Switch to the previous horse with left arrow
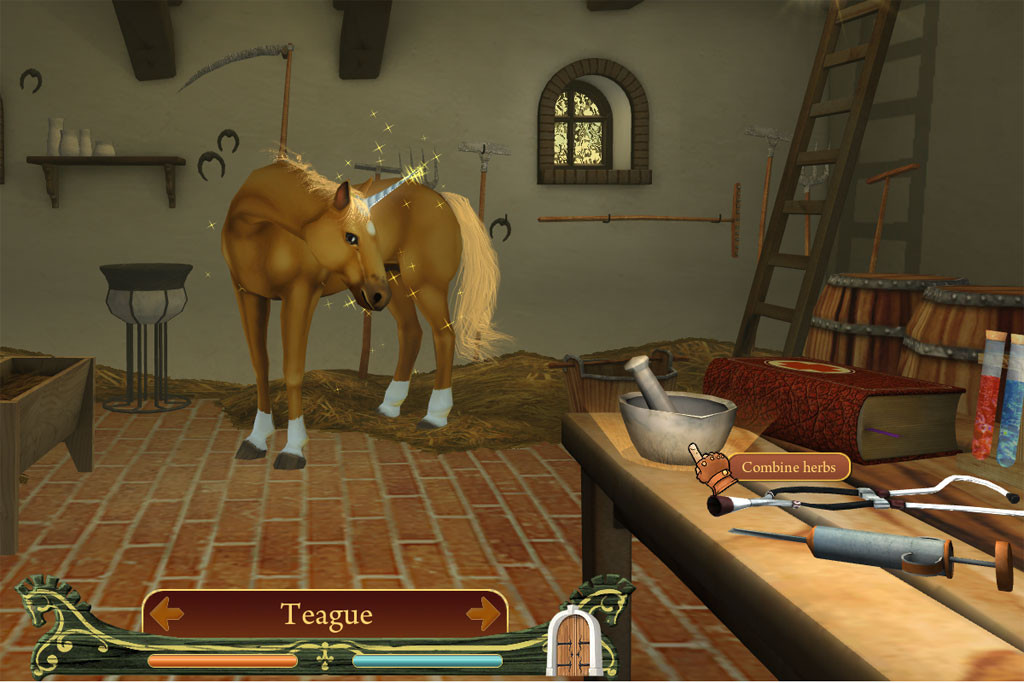This screenshot has width=1024, height=683. pyautogui.click(x=166, y=612)
